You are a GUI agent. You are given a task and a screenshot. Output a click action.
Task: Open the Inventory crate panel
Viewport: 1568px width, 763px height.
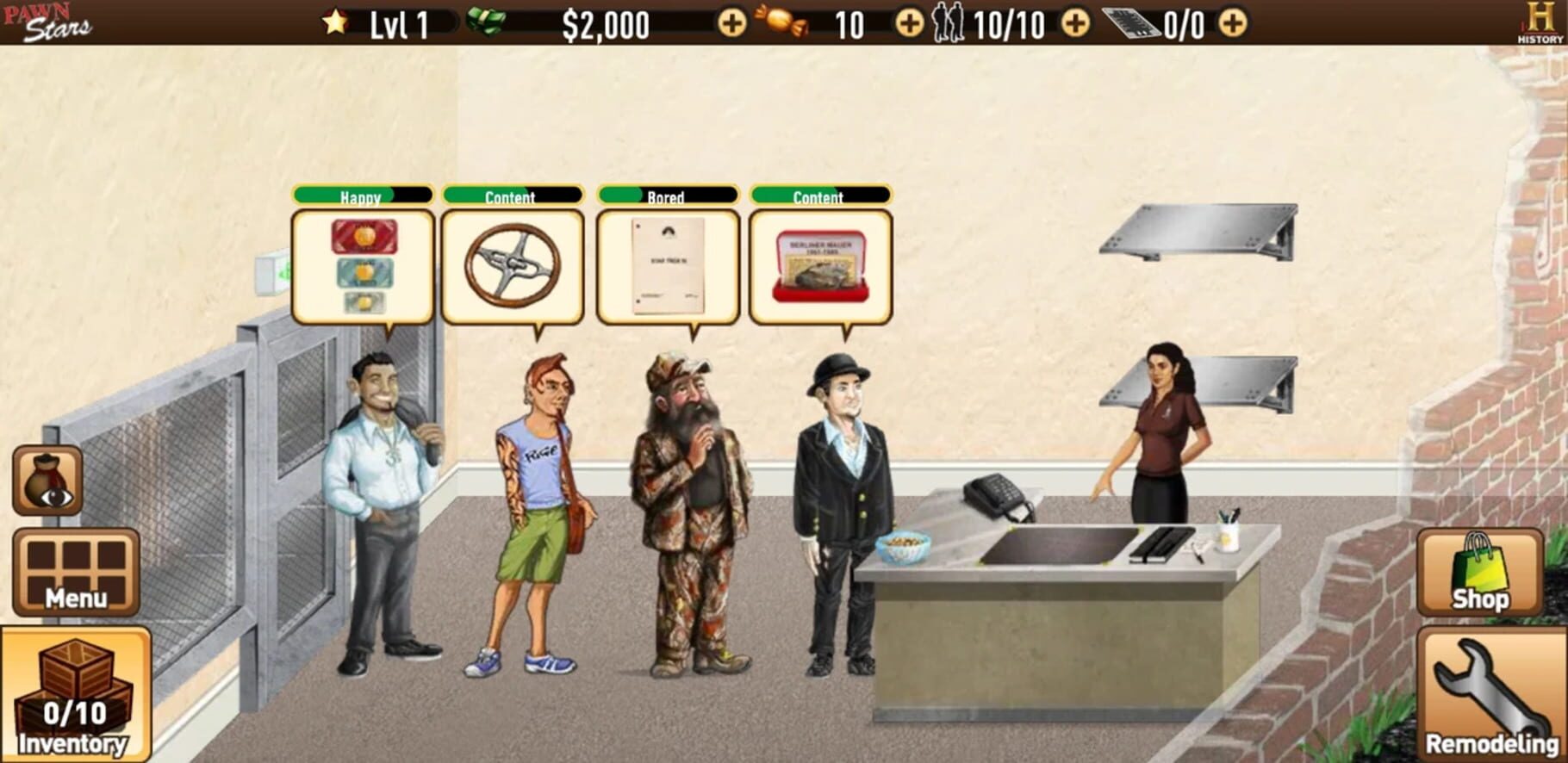click(76, 696)
